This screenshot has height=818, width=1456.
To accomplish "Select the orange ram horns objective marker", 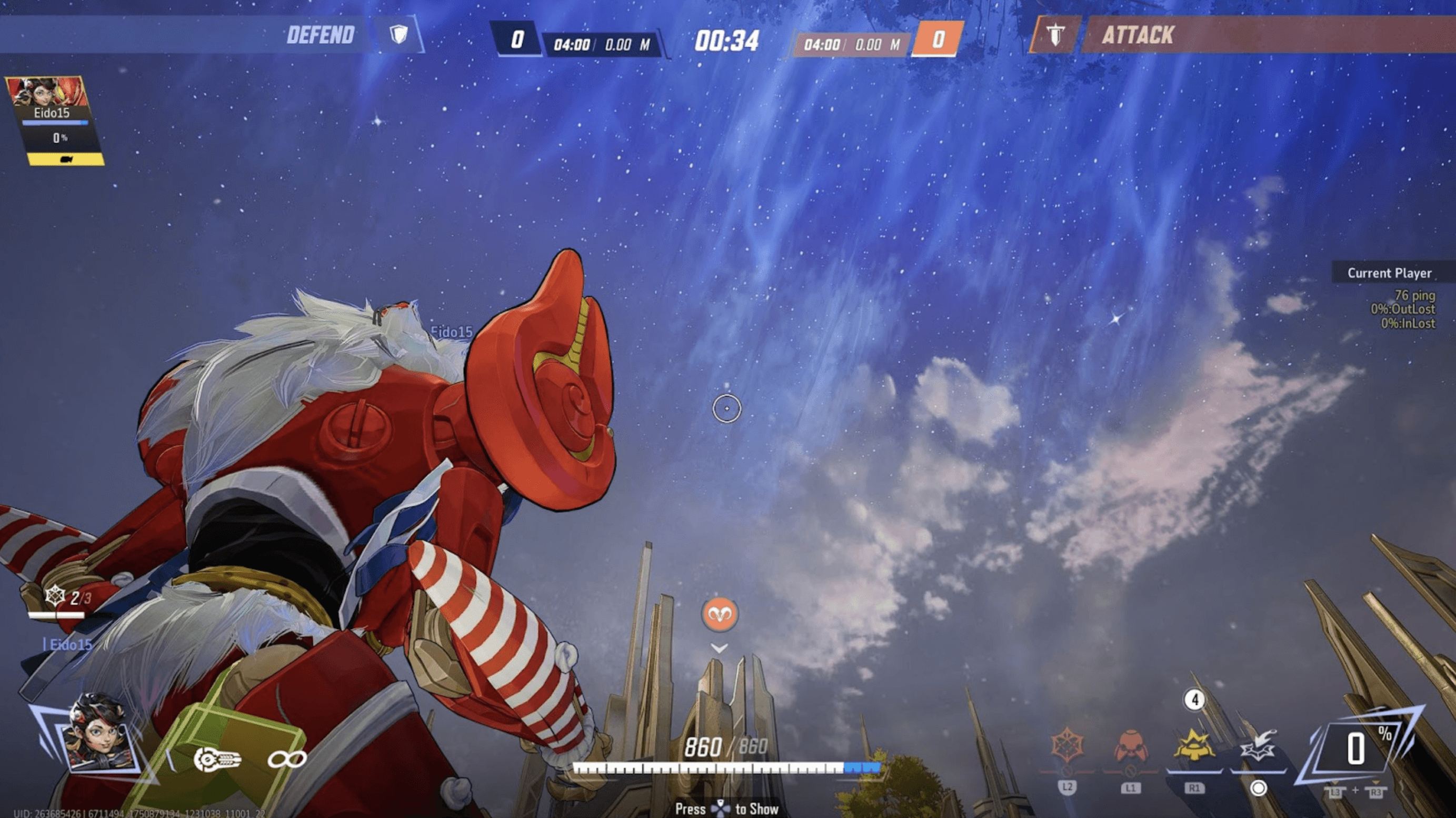I will (719, 614).
